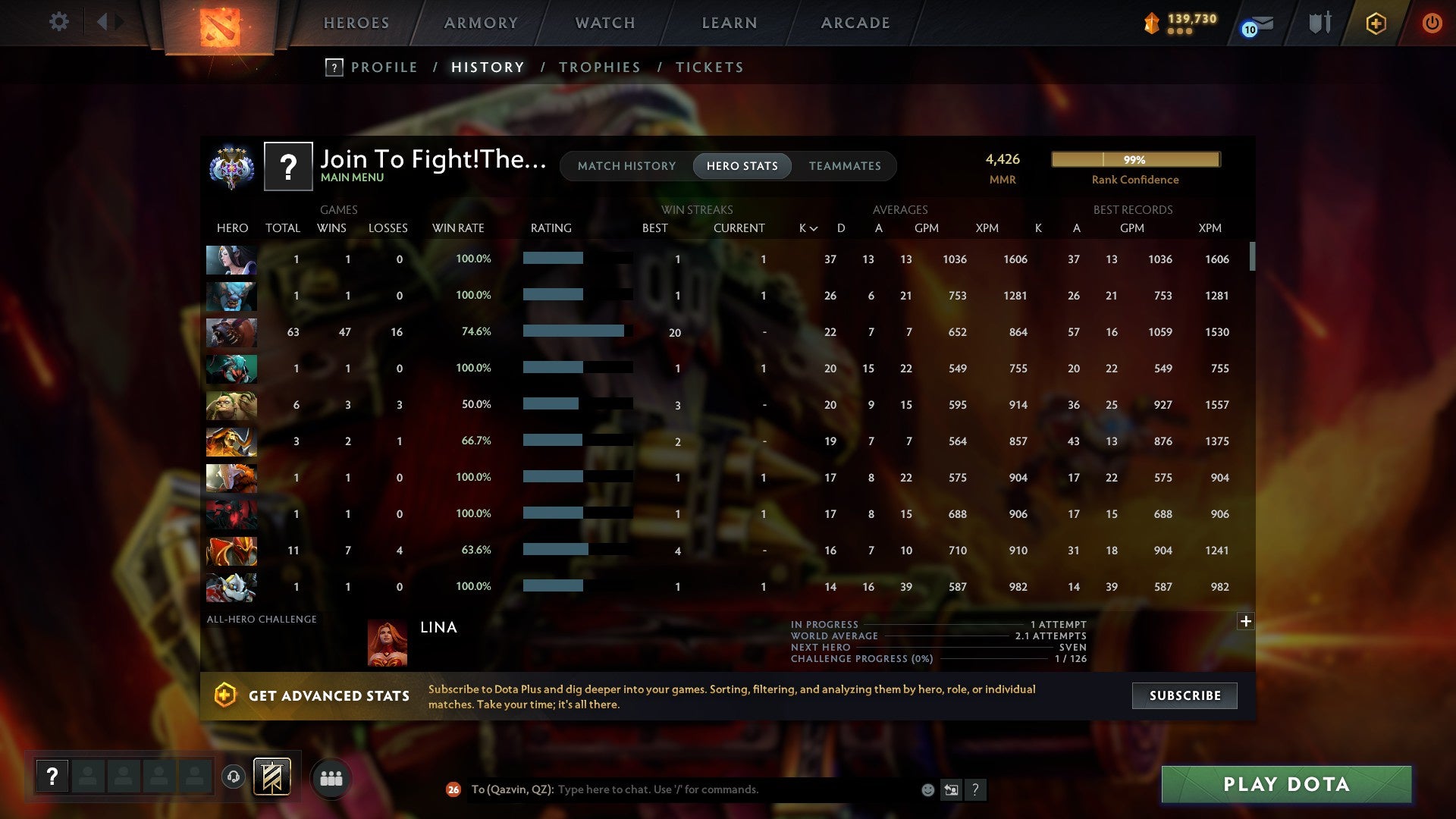Viewport: 1456px width, 819px height.
Task: Click the Subscribe button for Dota Plus
Action: (1184, 695)
